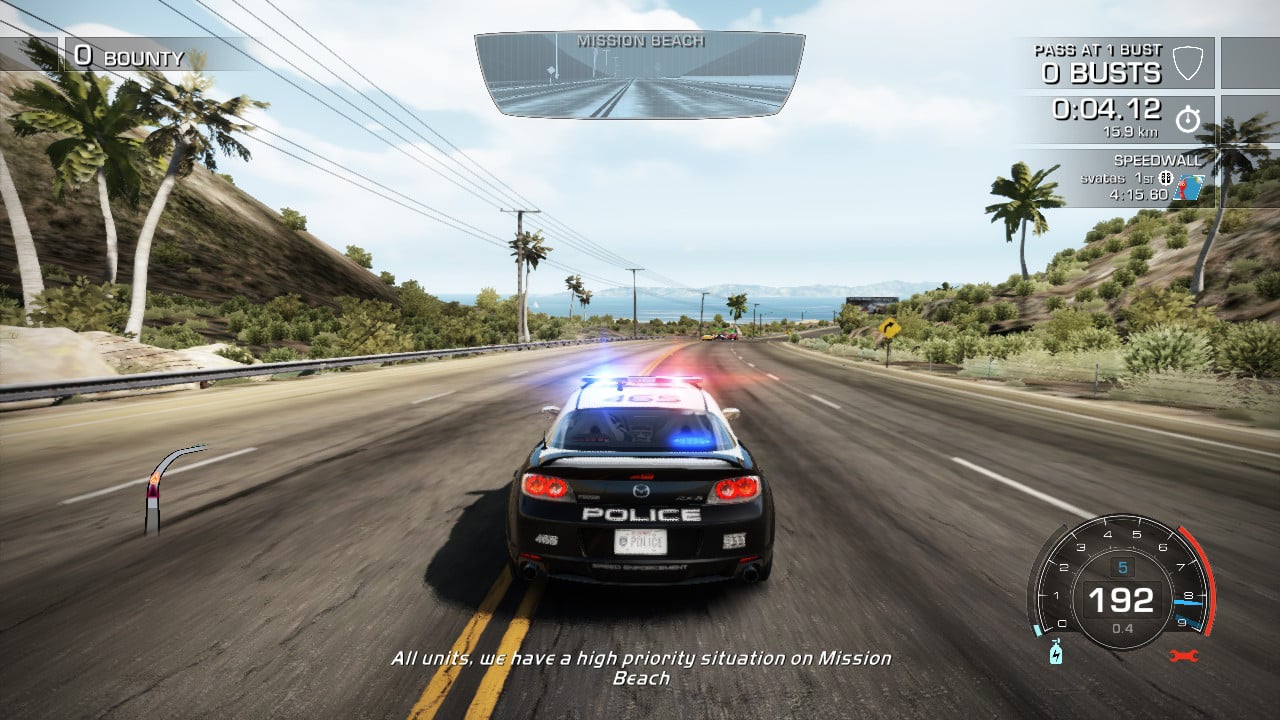Select the stopwatch icon beside the race timer
Screen dimensions: 1280x720
tap(1187, 120)
